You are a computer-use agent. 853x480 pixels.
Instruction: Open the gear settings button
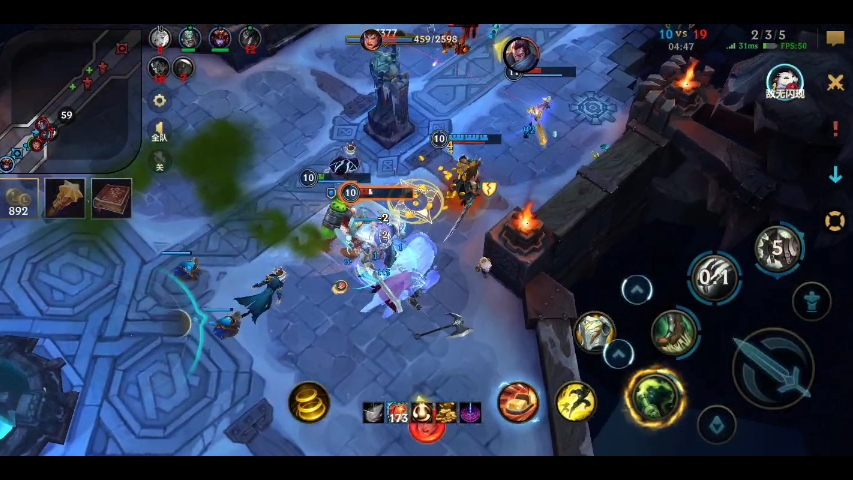(159, 101)
